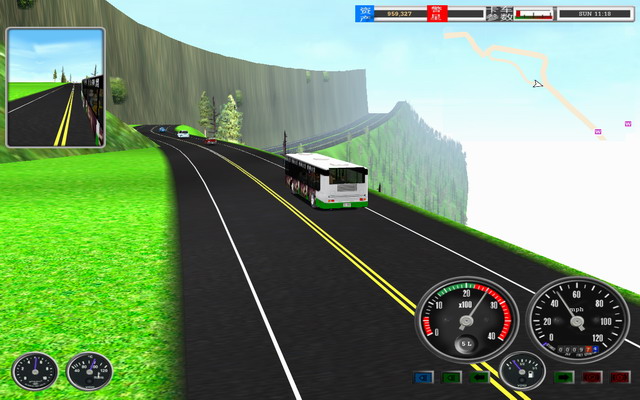Click the rear-view mirror camera inset
Image resolution: width=640 pixels, height=400 pixels.
point(55,87)
